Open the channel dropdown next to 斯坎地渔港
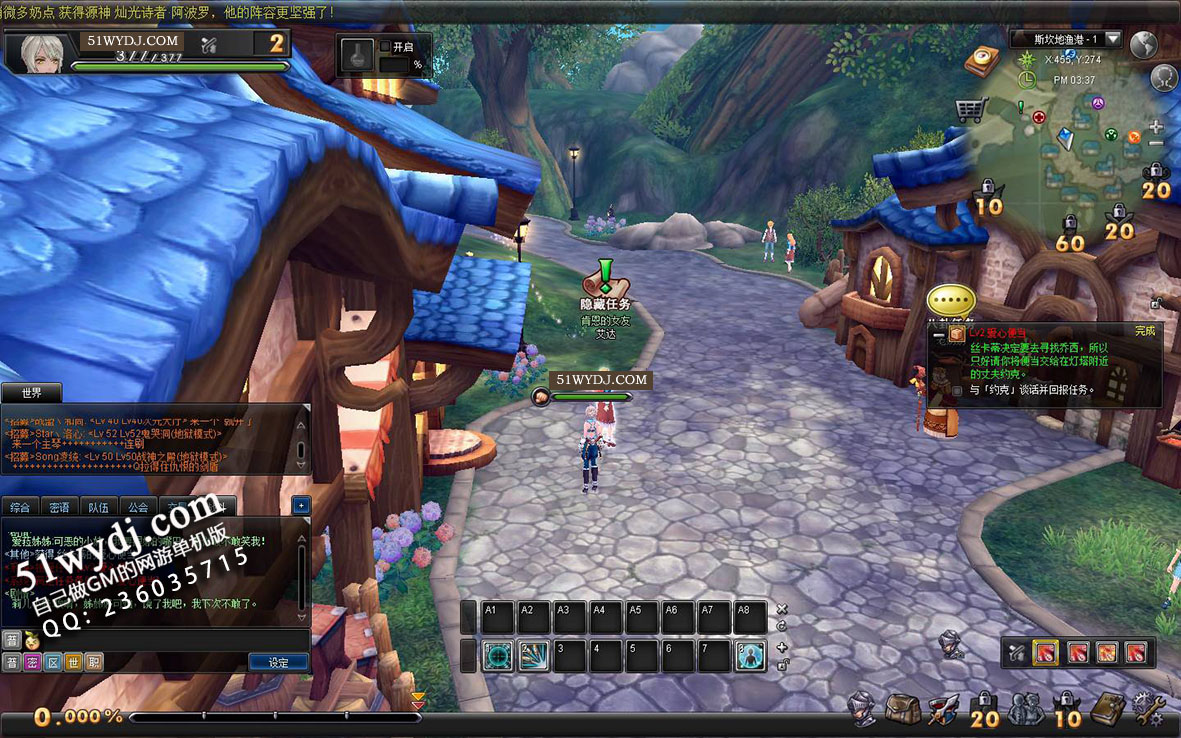This screenshot has height=738, width=1181. [1113, 39]
